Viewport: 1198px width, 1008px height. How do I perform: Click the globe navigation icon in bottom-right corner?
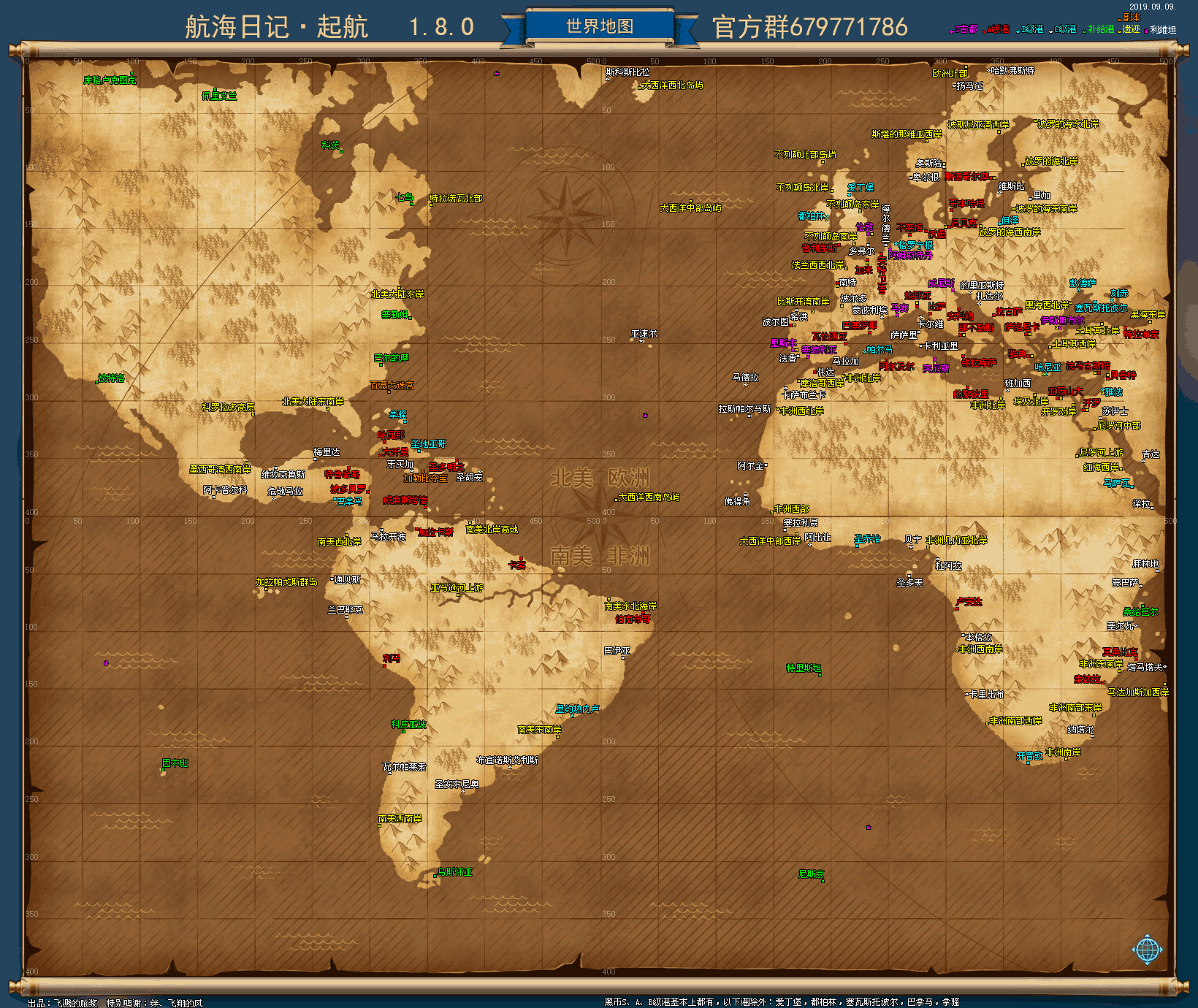coord(1149,950)
